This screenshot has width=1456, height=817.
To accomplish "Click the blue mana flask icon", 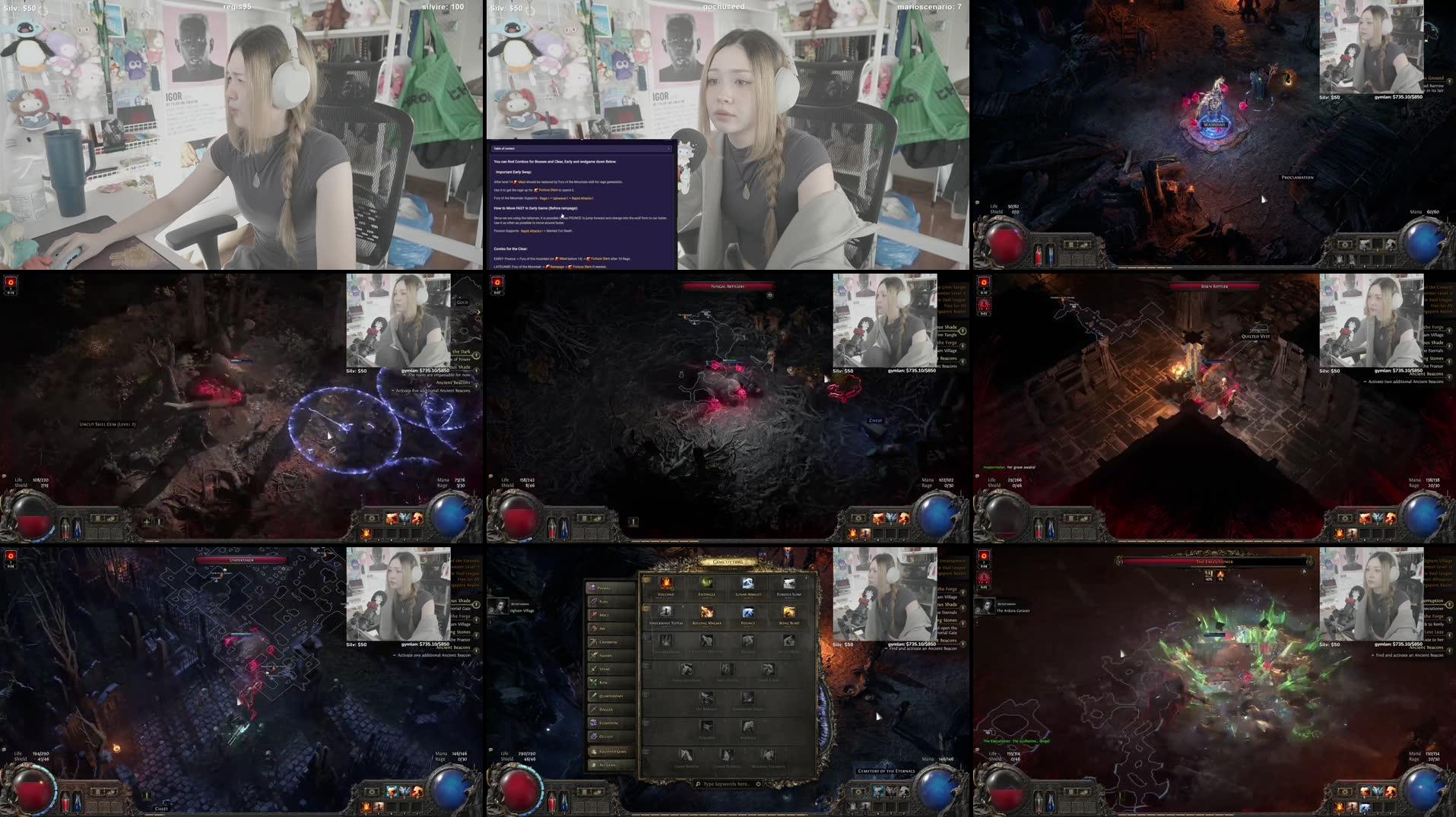I will 565,803.
